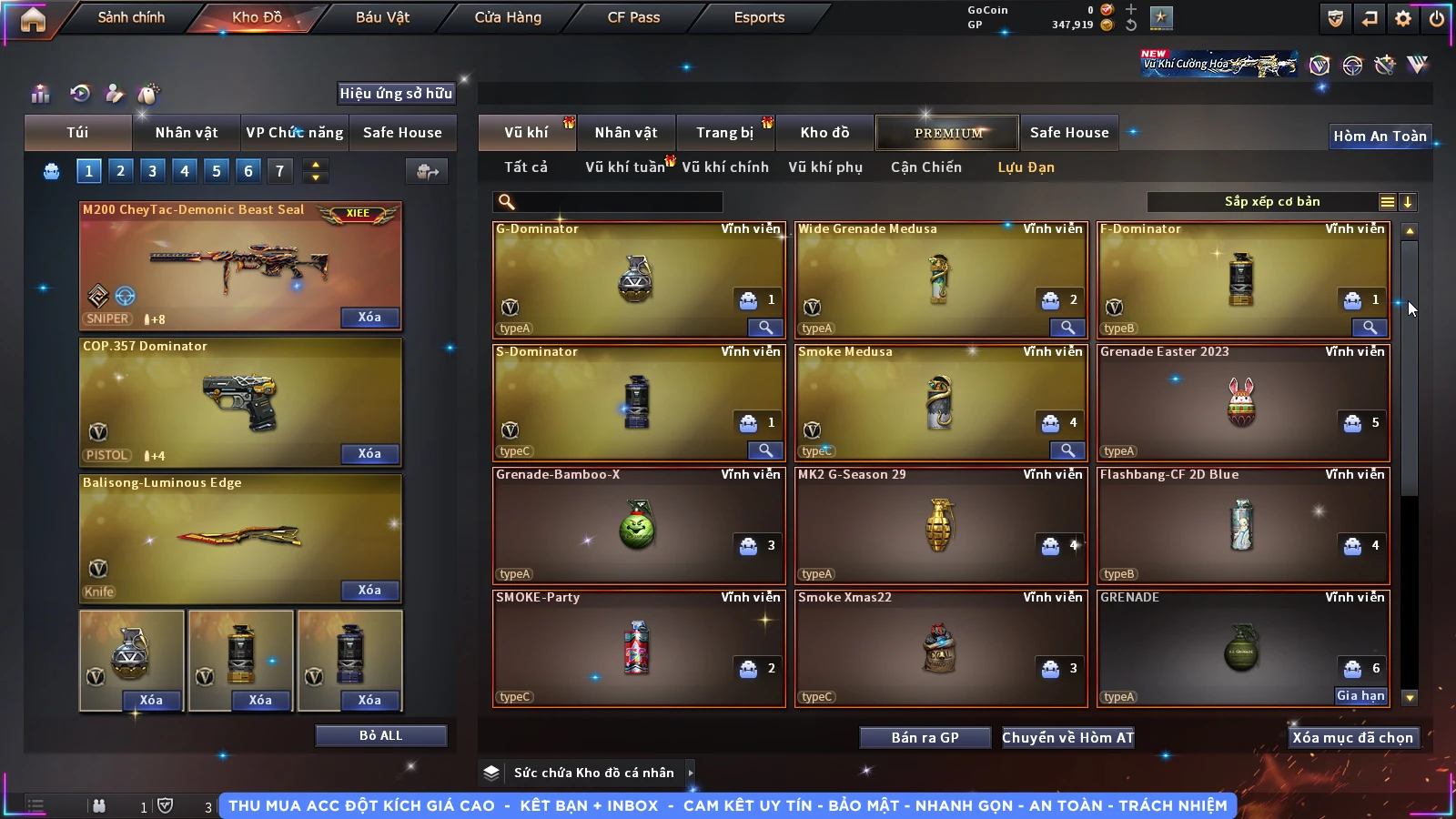Screen dimensions: 1456x819
Task: Open the CF Pass menu
Action: [x=633, y=17]
